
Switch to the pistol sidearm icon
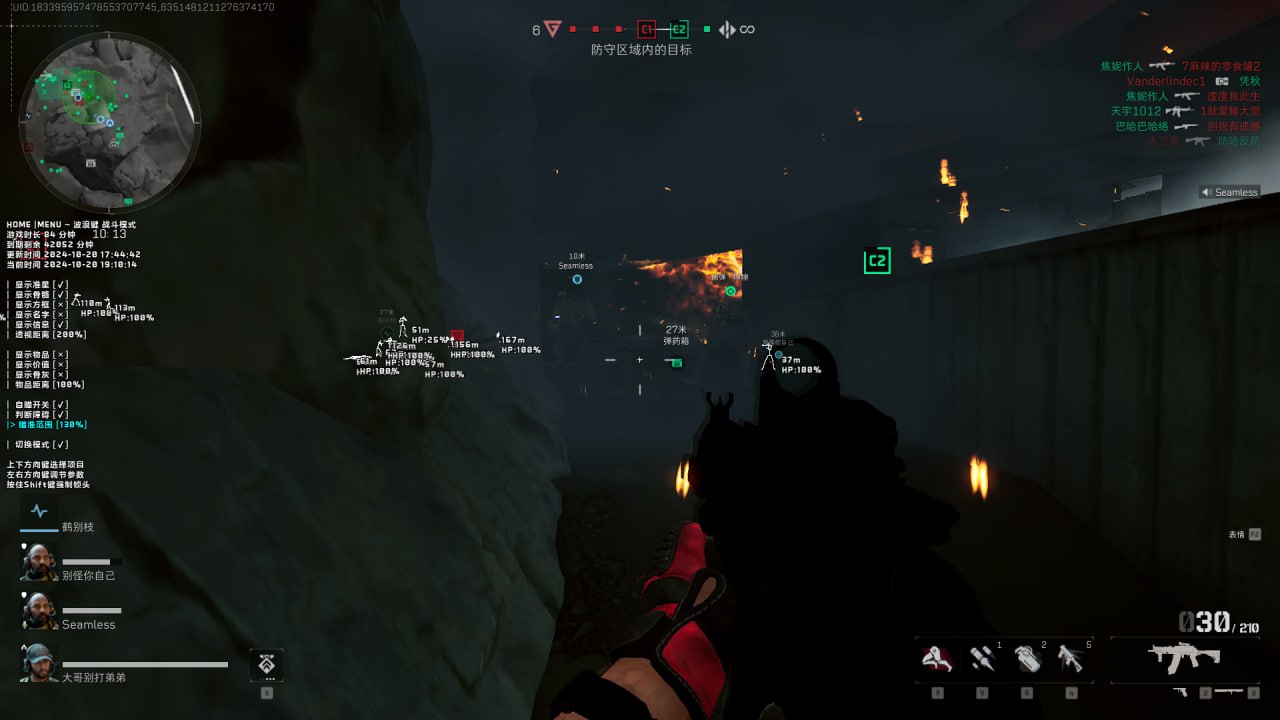point(1182,692)
